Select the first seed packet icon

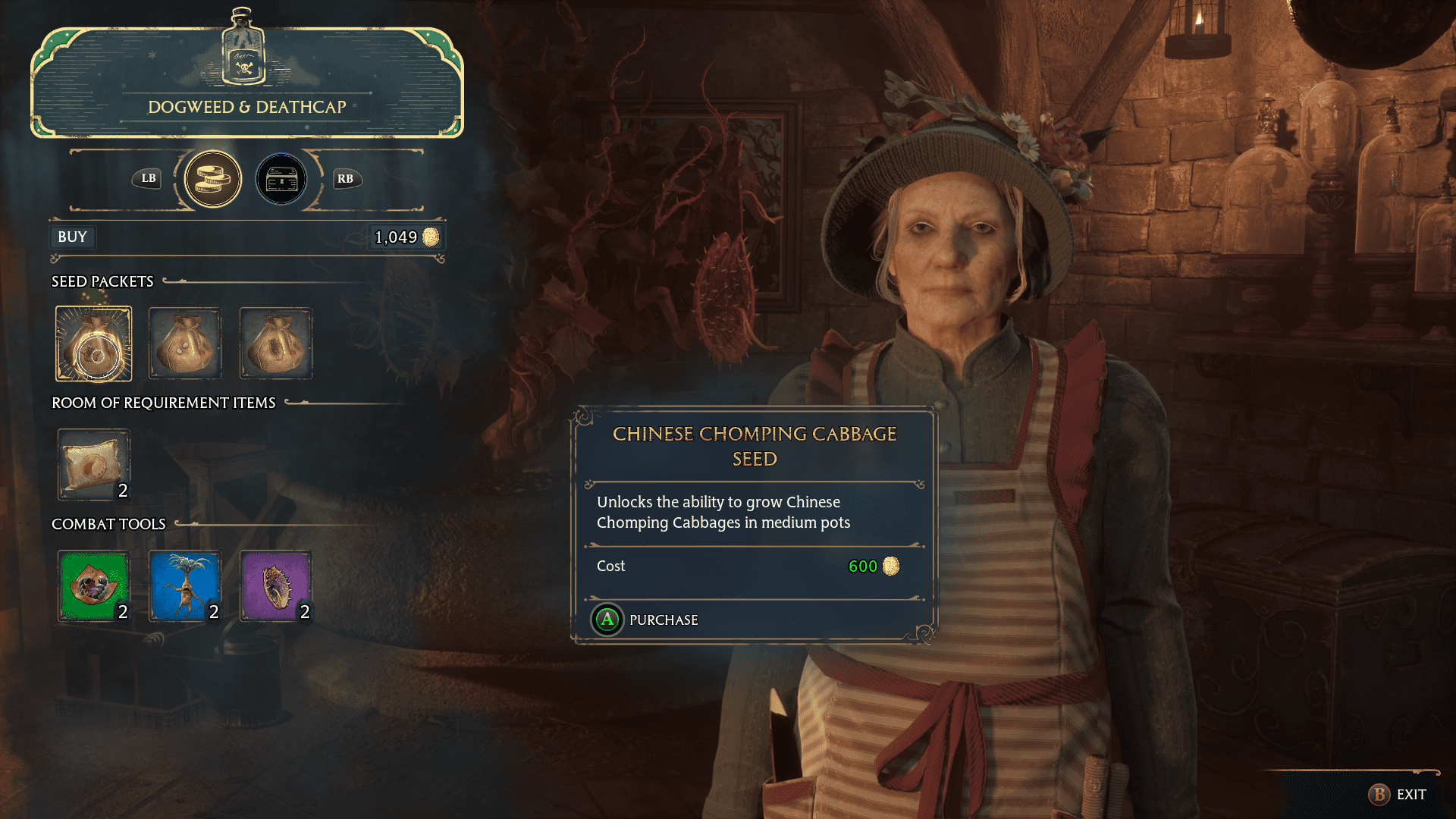[x=93, y=343]
